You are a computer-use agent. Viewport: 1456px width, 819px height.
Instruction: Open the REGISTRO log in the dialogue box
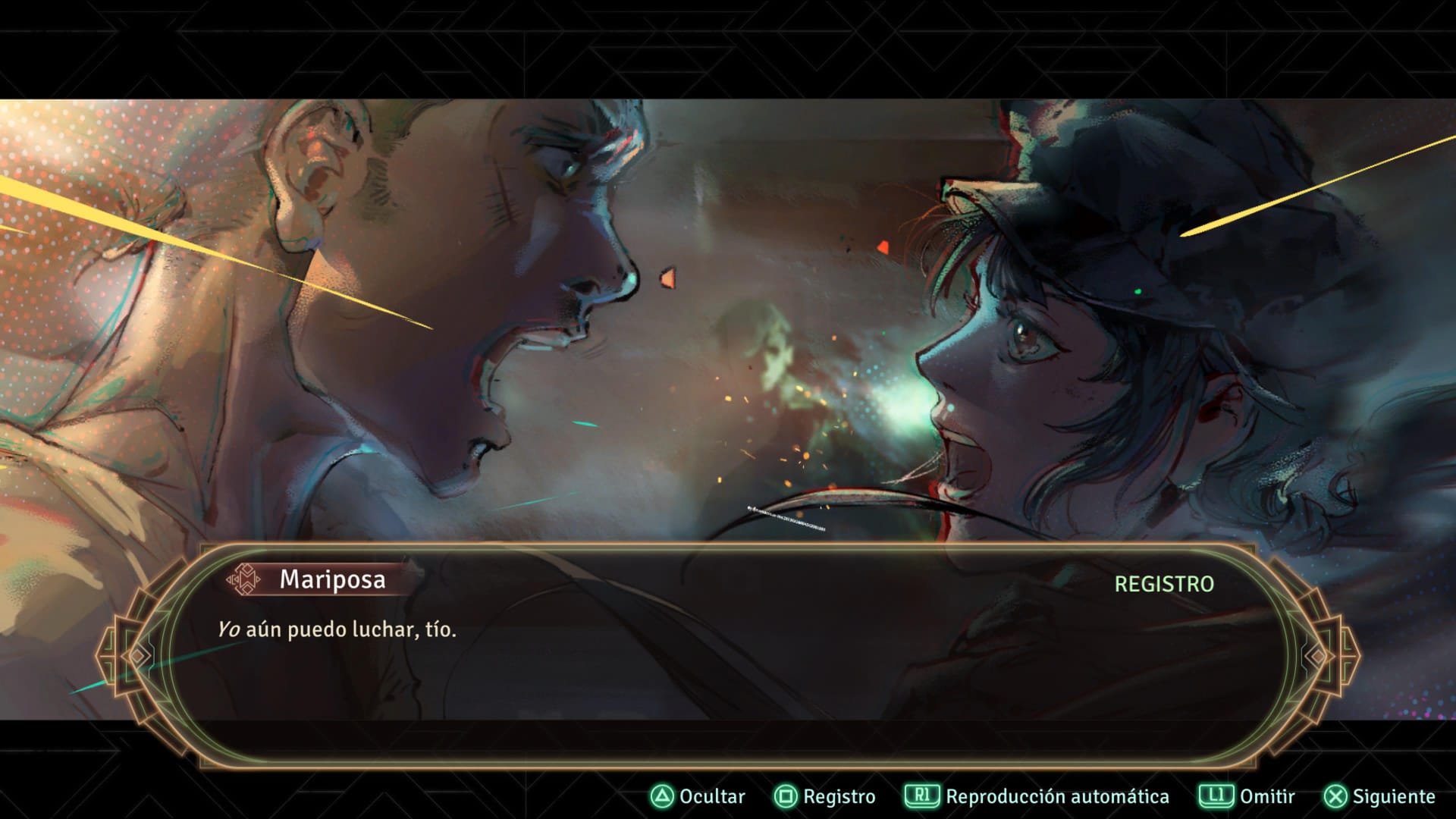point(1163,584)
